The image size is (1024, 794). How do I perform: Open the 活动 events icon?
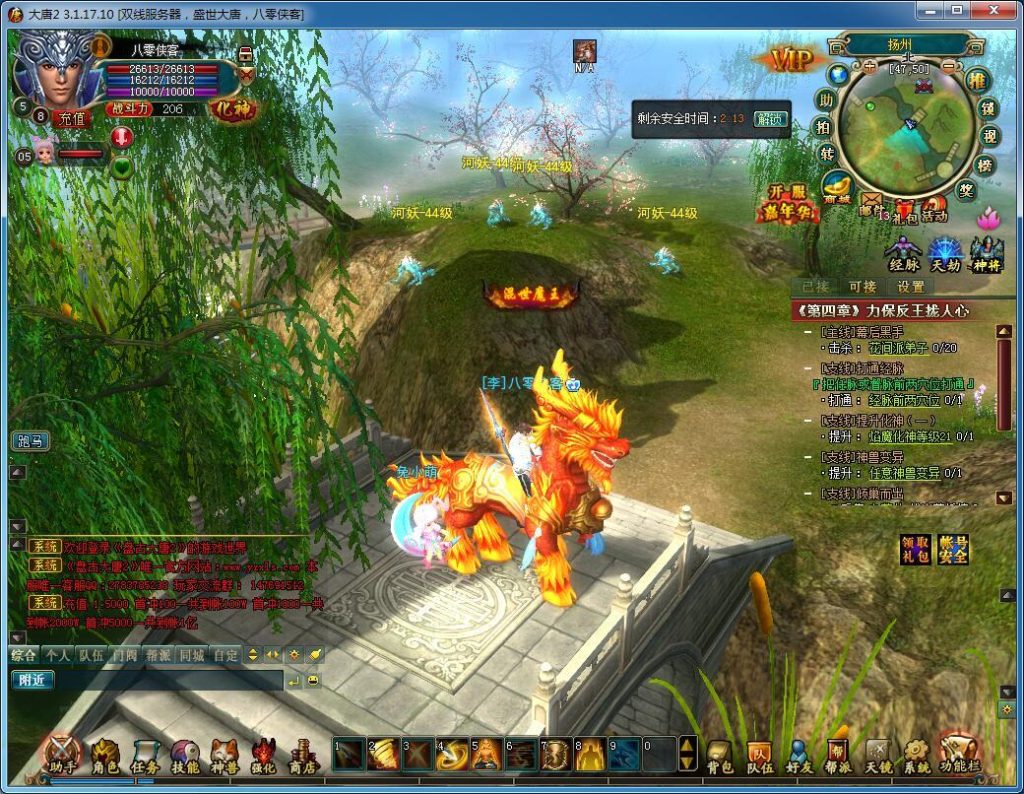point(934,207)
